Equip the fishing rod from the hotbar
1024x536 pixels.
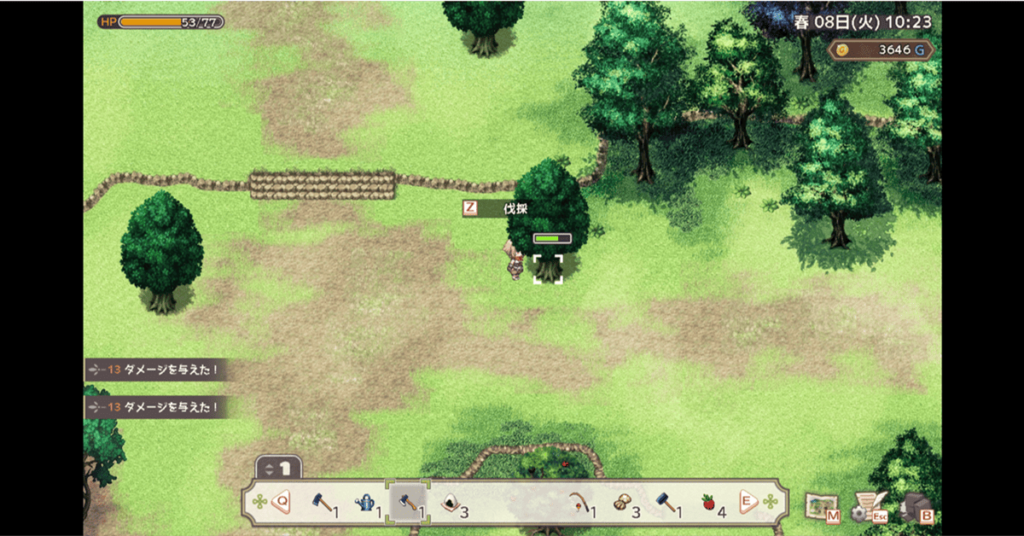click(x=578, y=503)
